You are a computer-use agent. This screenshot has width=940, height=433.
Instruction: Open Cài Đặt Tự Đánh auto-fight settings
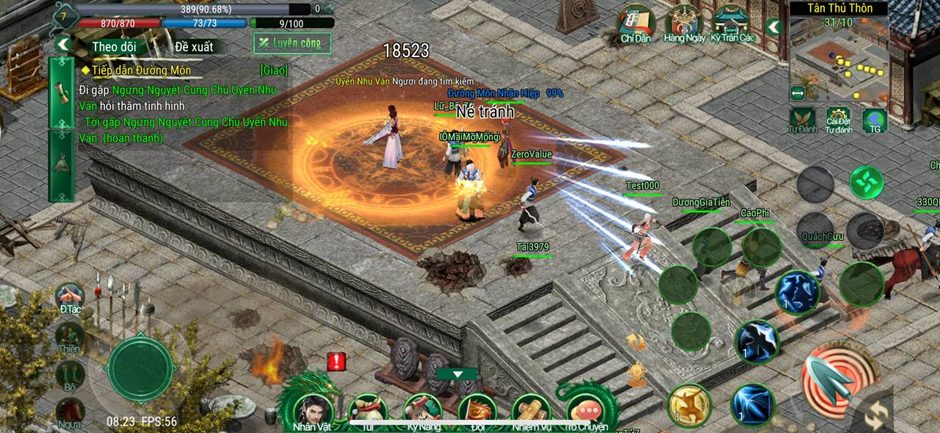click(x=838, y=119)
